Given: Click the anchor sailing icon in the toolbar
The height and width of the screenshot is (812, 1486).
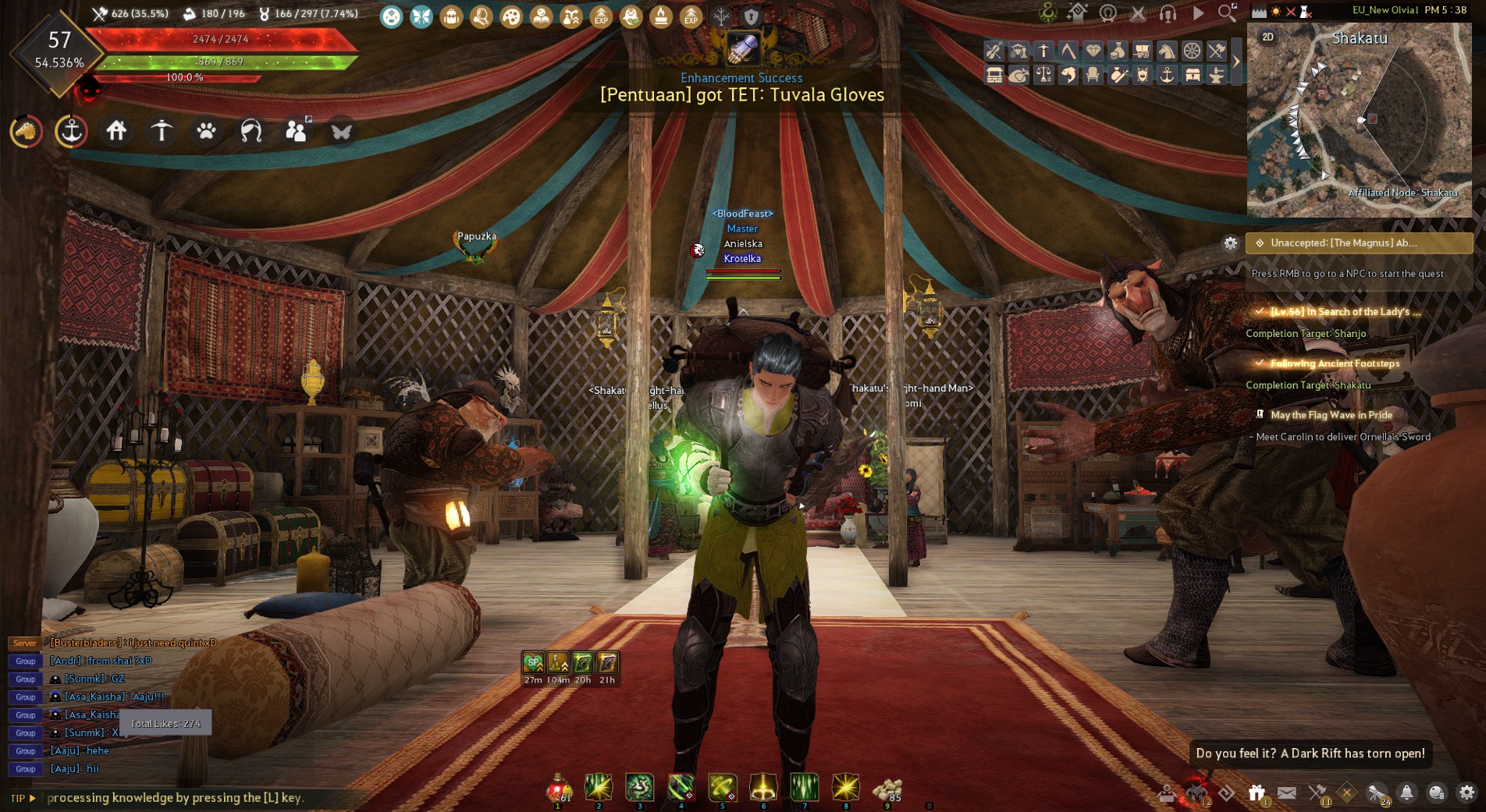Looking at the screenshot, I should [x=1168, y=76].
